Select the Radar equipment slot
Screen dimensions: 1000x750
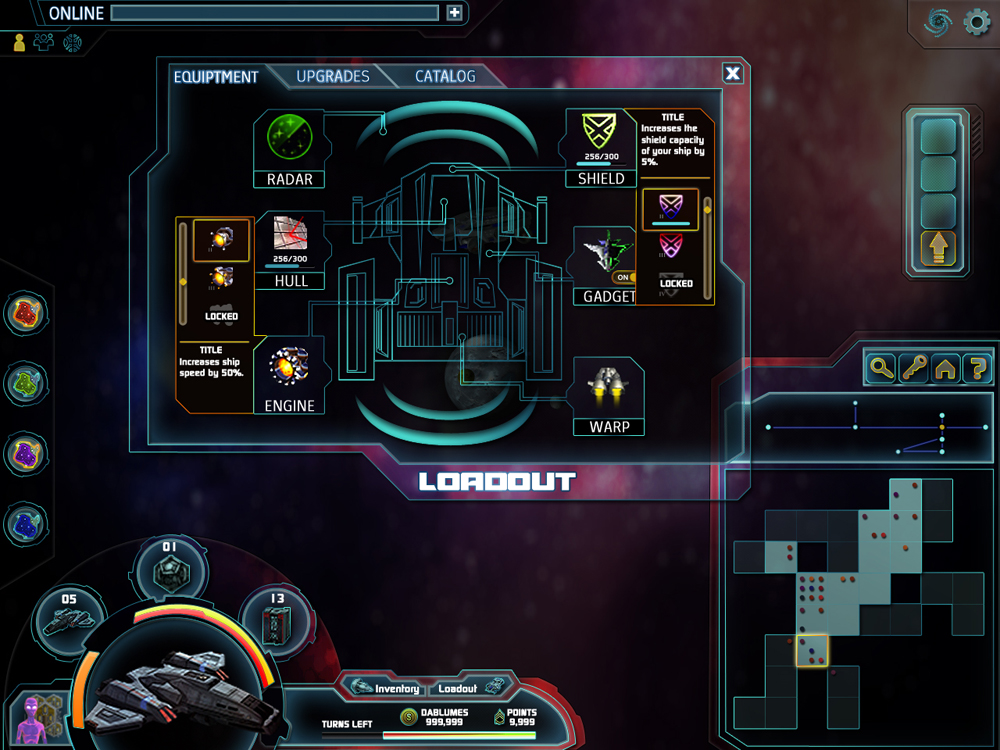(290, 148)
